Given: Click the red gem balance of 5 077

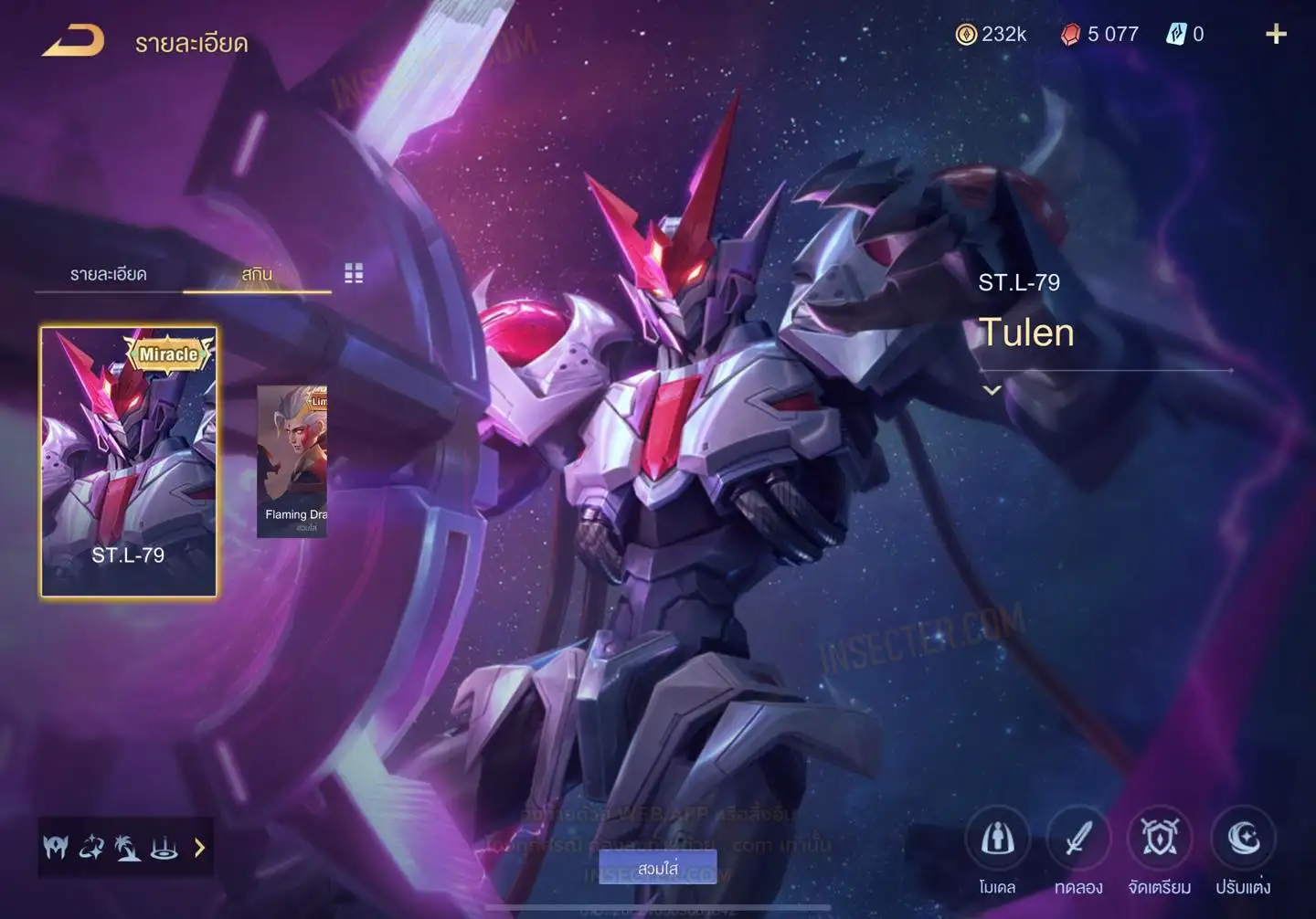Looking at the screenshot, I should 1100,35.
